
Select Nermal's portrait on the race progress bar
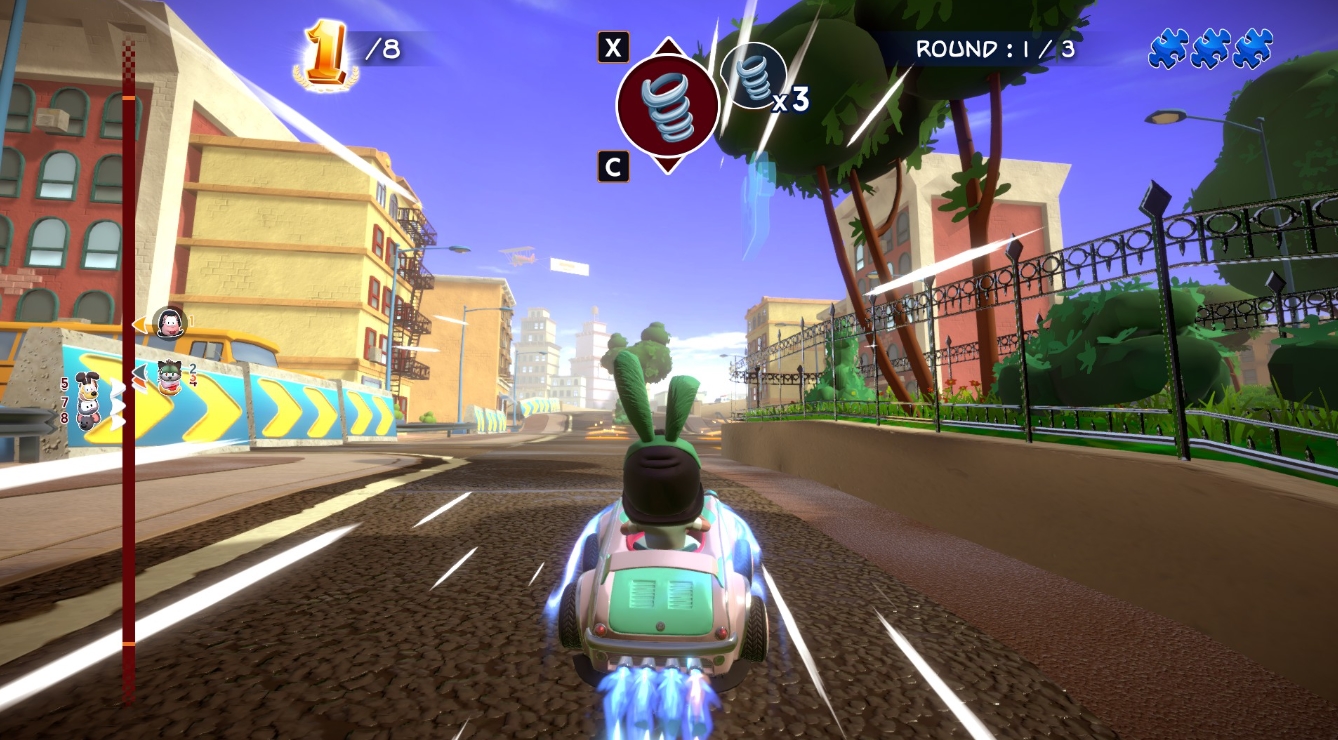tap(168, 322)
